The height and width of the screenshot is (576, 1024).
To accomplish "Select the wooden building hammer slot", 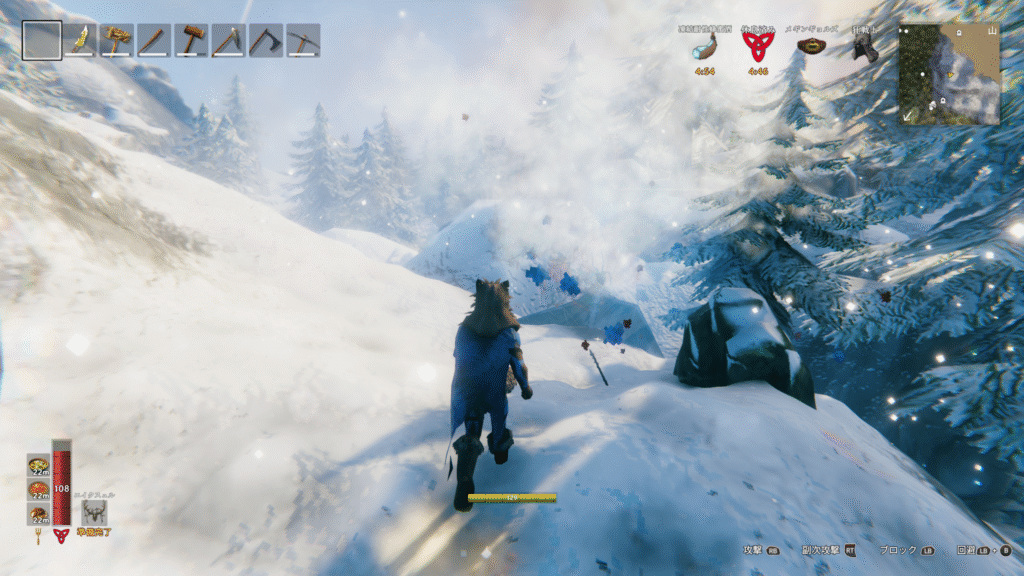I will coord(191,40).
